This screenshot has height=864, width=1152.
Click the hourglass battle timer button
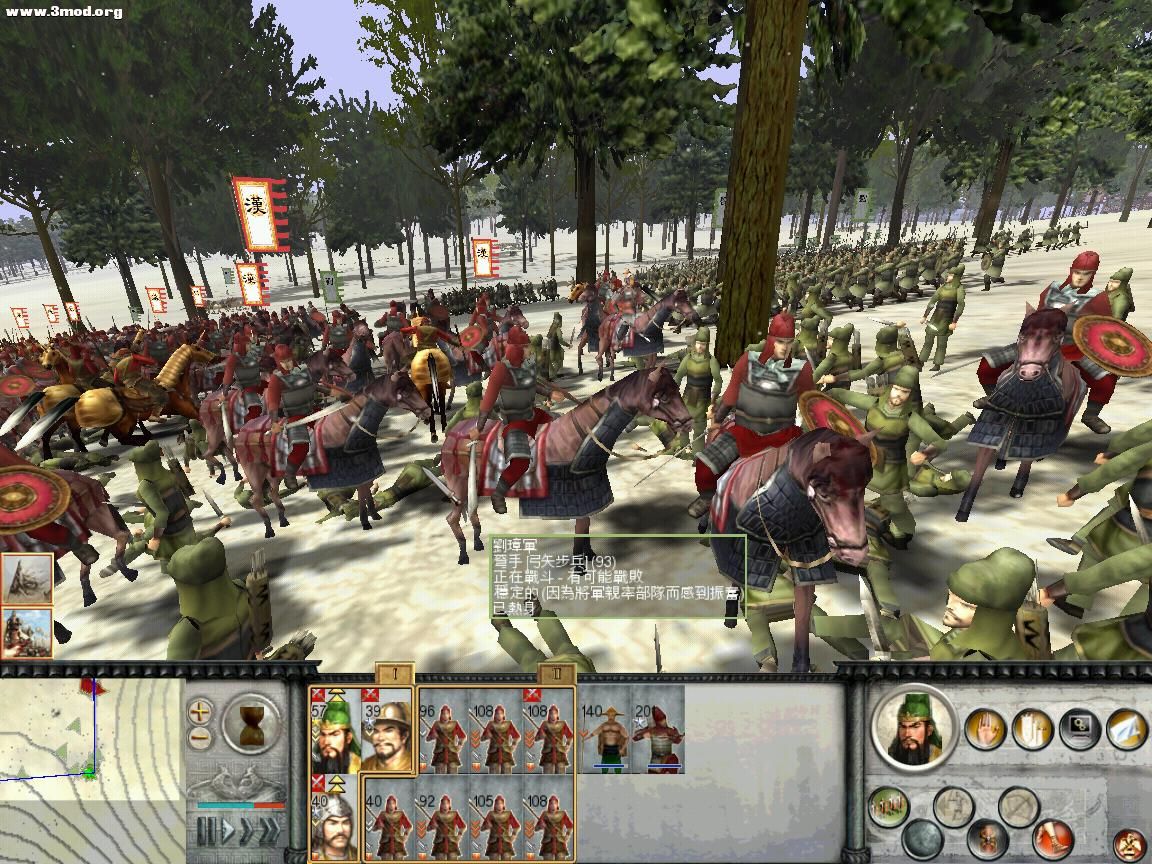250,724
